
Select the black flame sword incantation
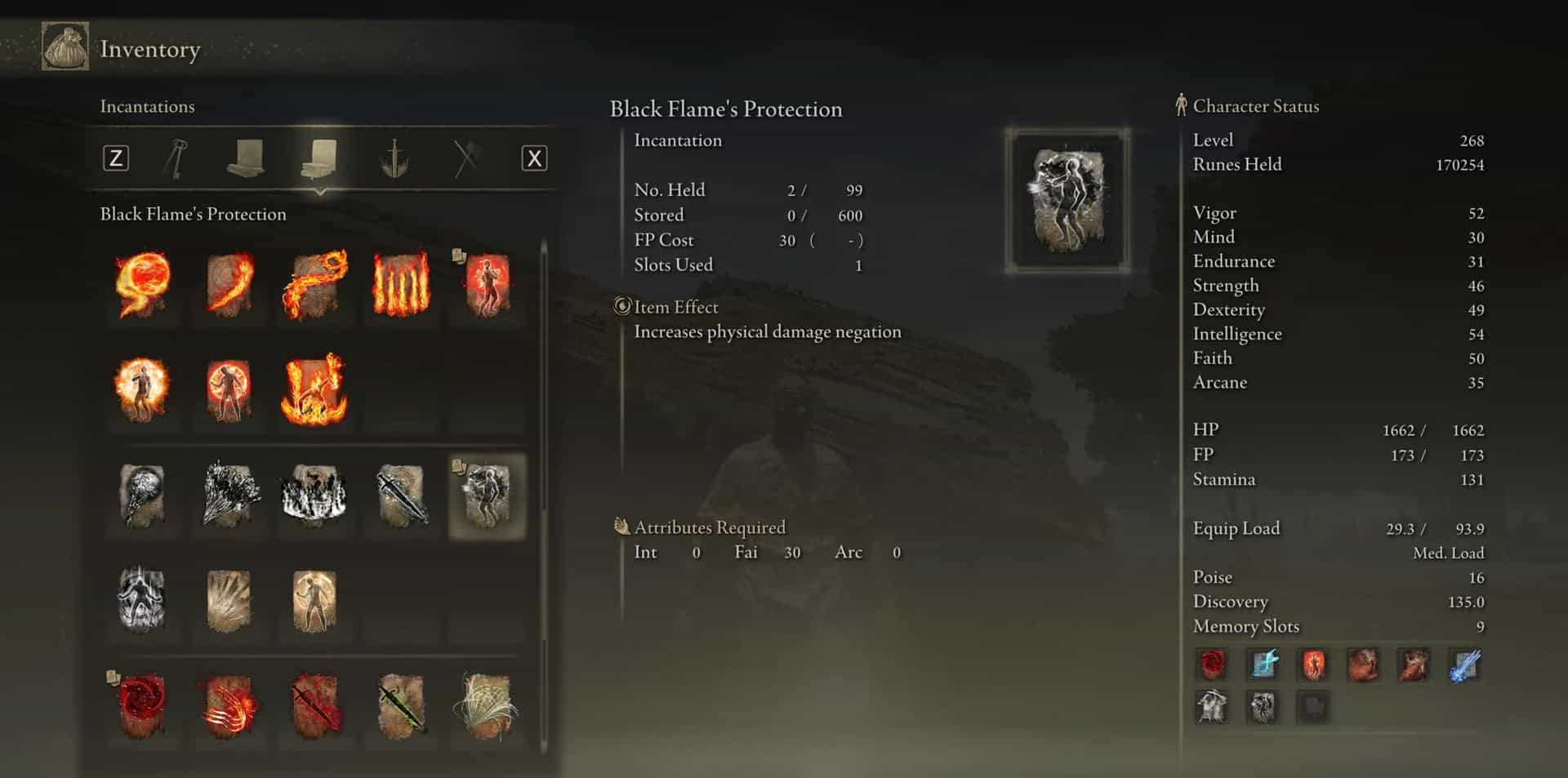click(x=401, y=496)
